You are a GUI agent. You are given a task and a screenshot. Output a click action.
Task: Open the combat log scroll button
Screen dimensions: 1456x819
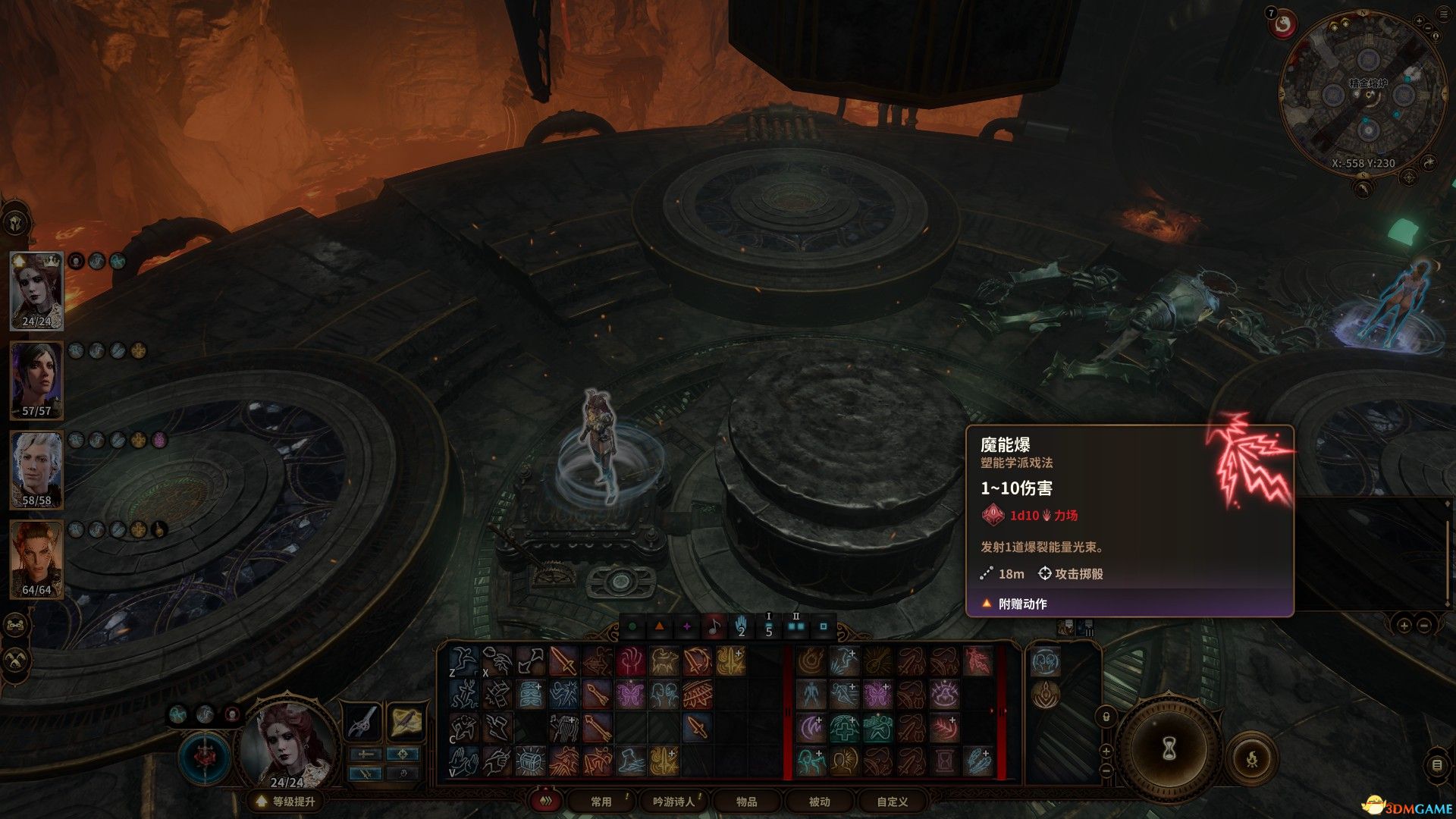(1436, 765)
